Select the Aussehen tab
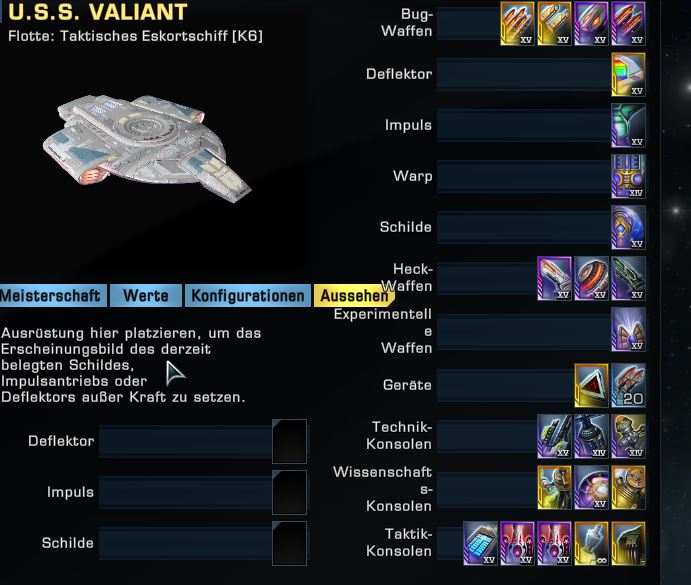691x585 pixels. pyautogui.click(x=351, y=296)
